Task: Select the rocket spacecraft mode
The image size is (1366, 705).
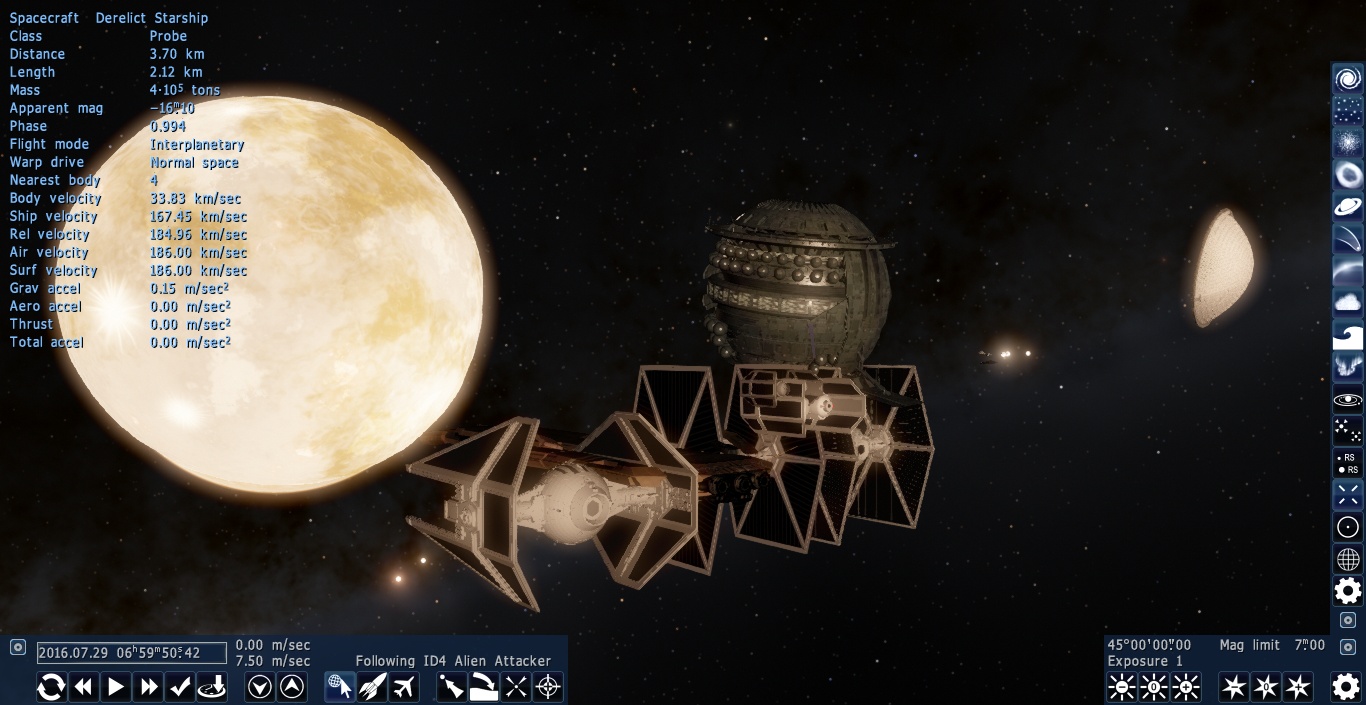Action: pyautogui.click(x=372, y=687)
